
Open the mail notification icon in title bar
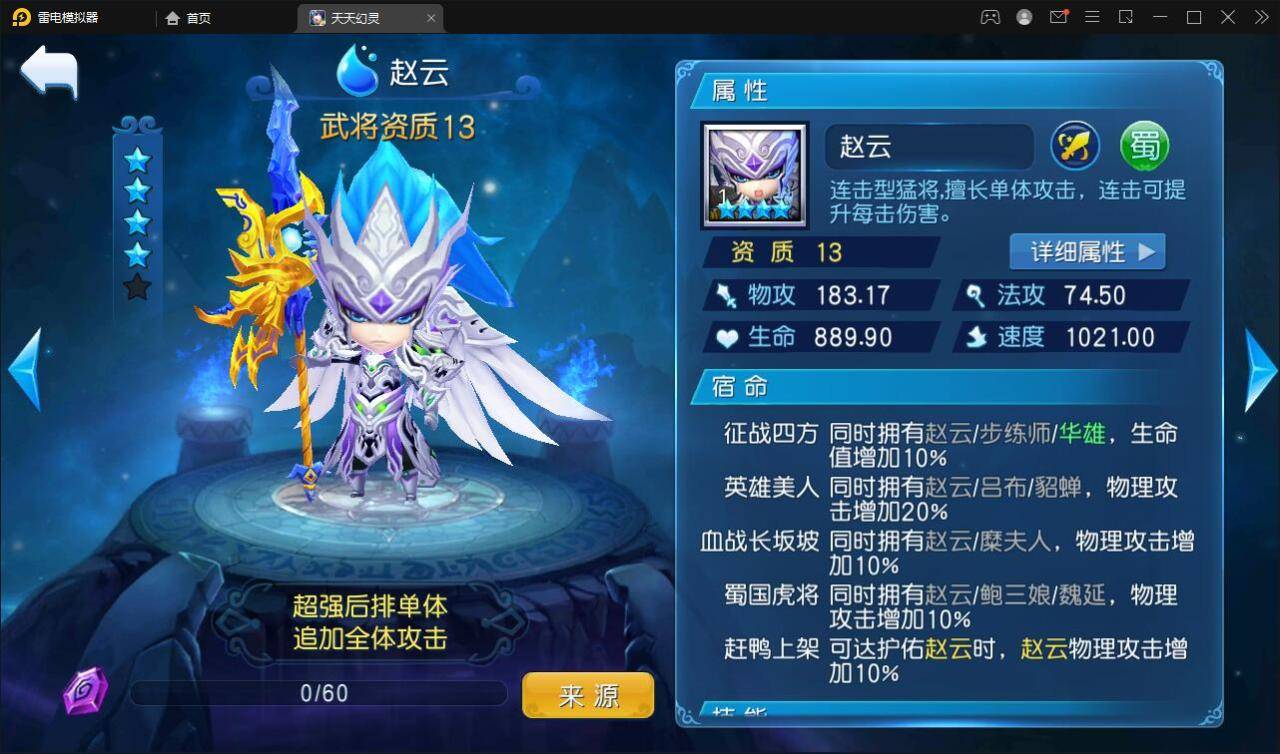[1059, 17]
